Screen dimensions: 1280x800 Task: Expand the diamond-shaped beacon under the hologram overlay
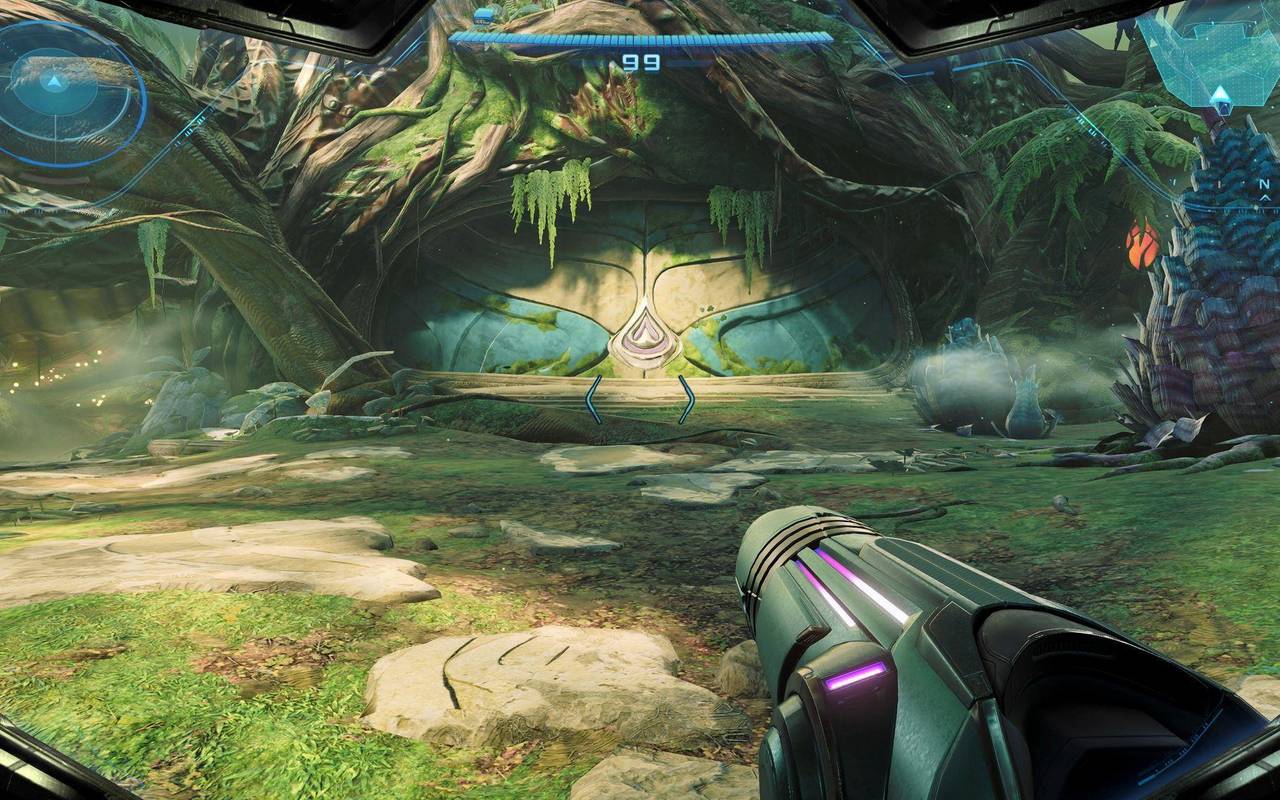pyautogui.click(x=1222, y=100)
